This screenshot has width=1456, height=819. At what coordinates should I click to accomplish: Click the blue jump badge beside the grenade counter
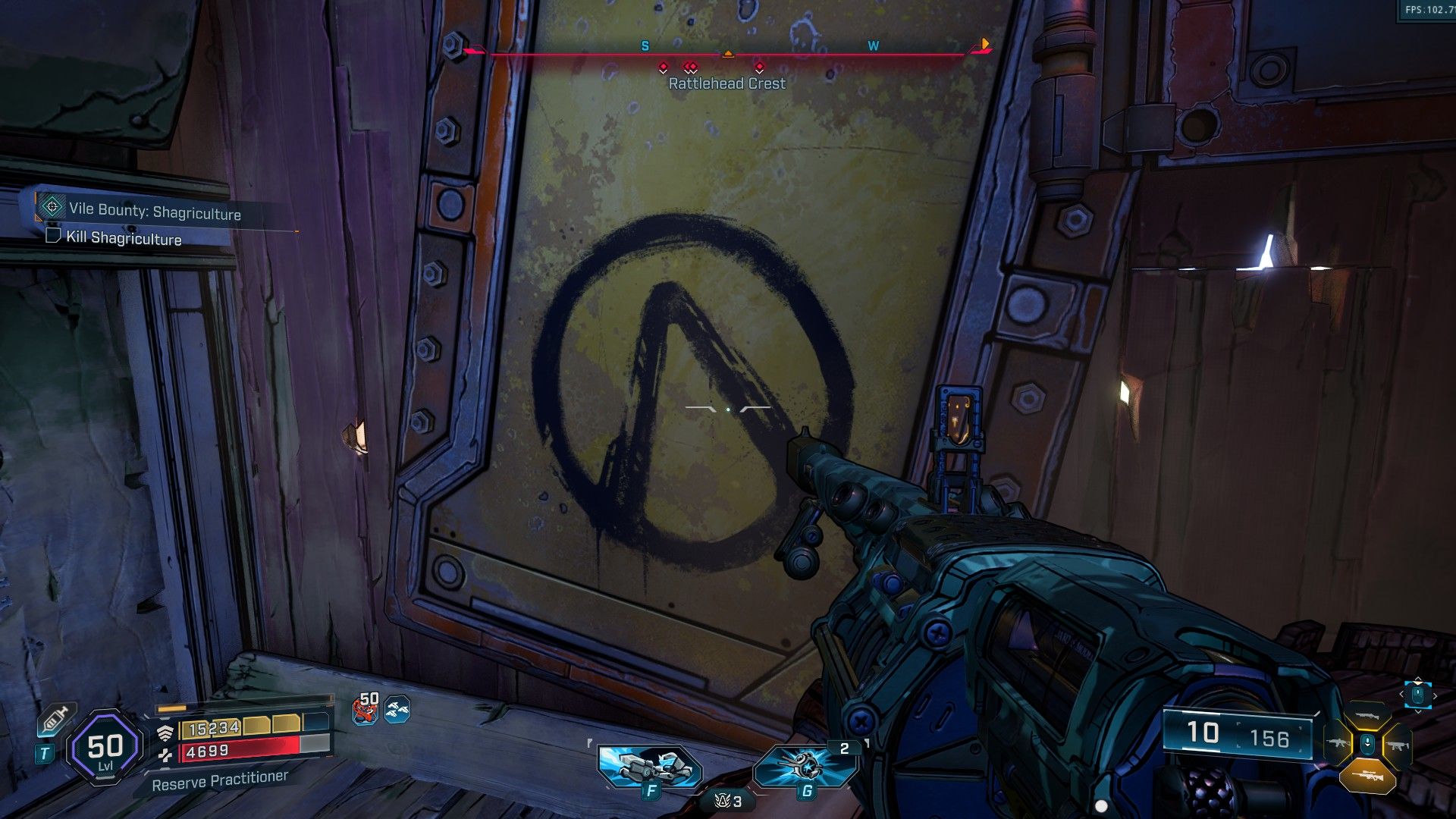tap(399, 711)
